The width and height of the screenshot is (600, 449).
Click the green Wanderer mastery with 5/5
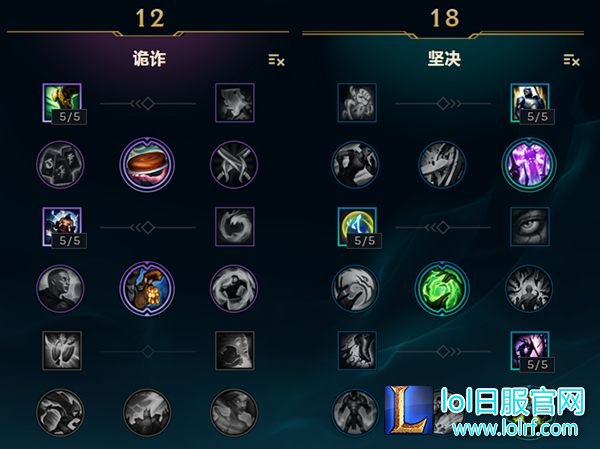click(x=62, y=102)
